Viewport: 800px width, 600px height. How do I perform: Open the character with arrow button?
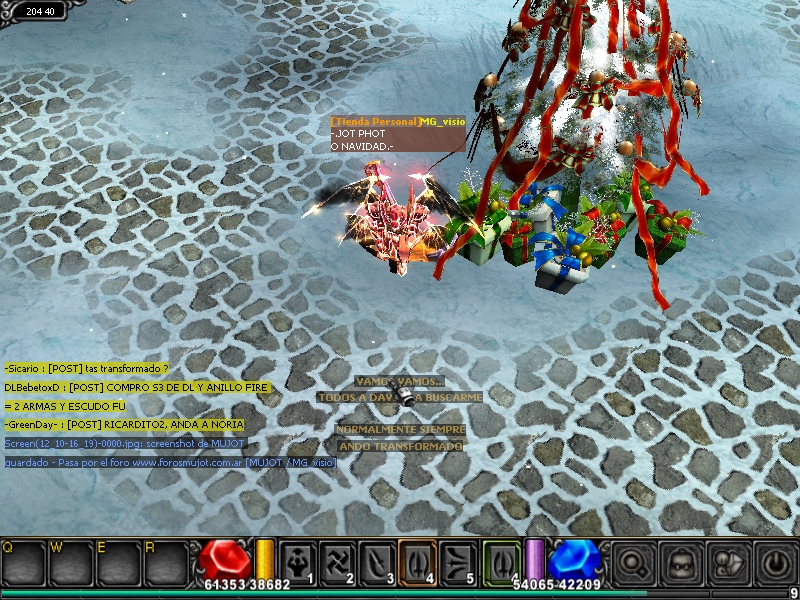click(728, 563)
